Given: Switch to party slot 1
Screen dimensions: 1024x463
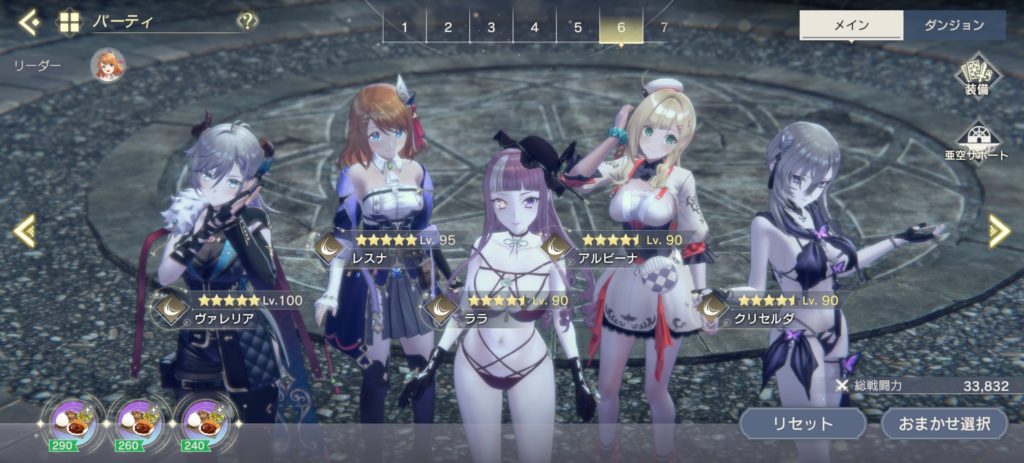Looking at the screenshot, I should (x=404, y=27).
